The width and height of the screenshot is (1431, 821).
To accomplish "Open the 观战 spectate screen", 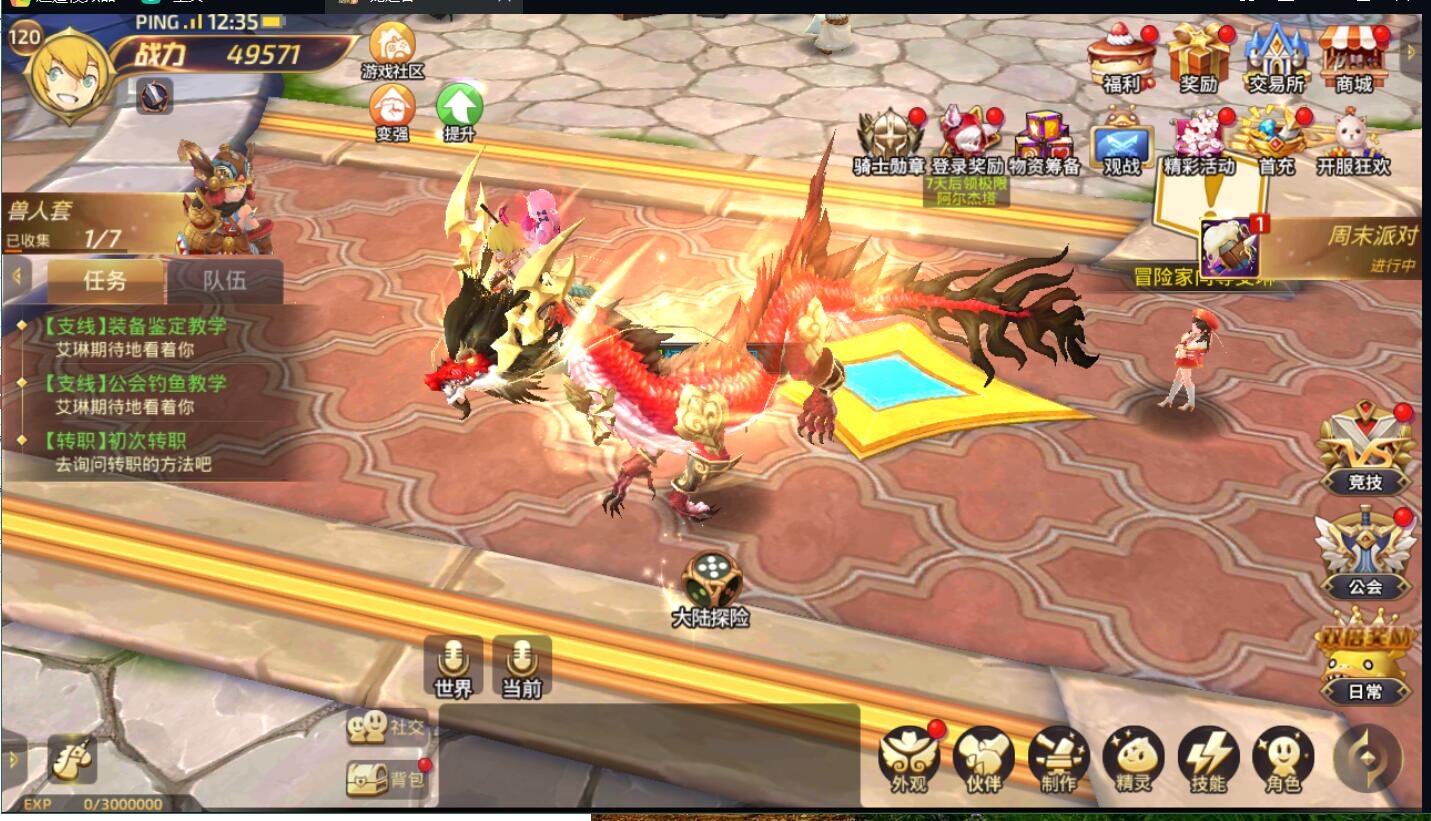I will [1121, 145].
